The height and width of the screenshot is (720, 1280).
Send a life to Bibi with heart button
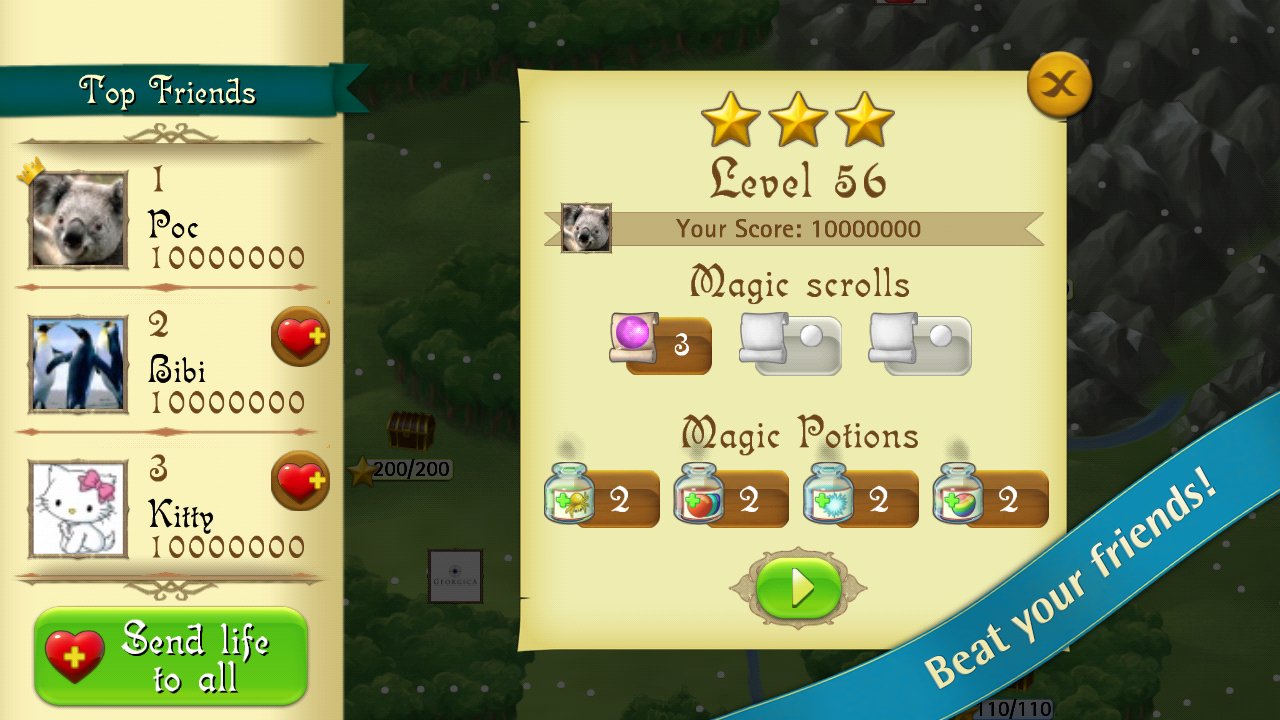point(300,338)
